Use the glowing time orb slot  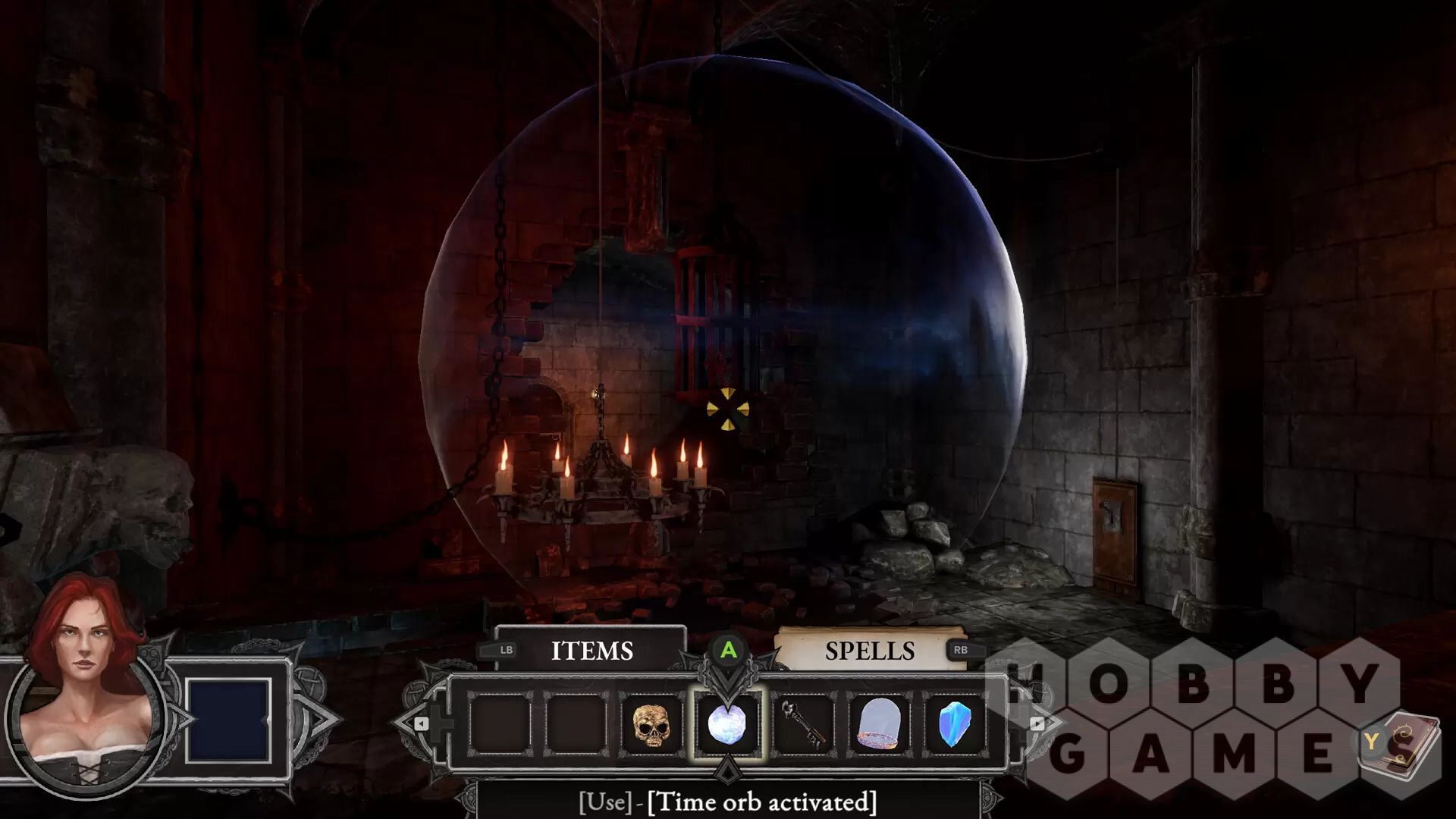pos(727,725)
